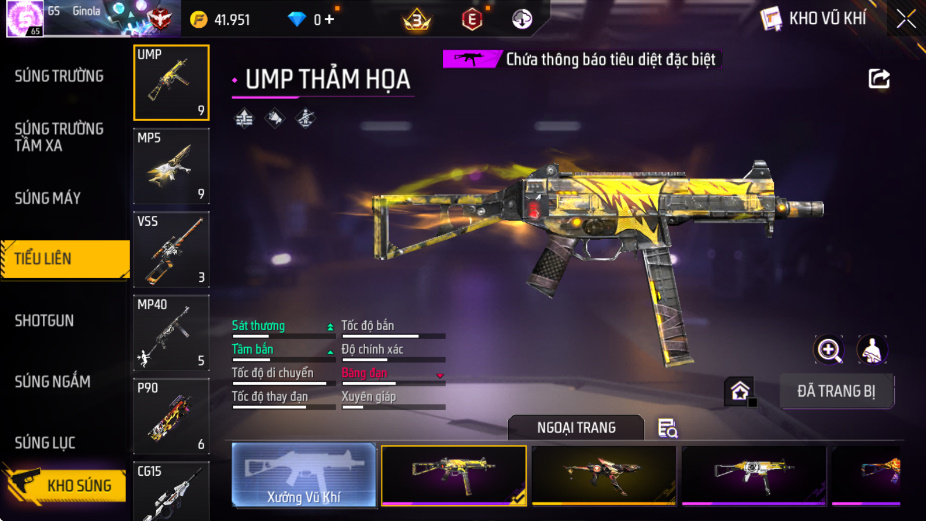Open the Súng Trường Tầm Xa category

59,137
